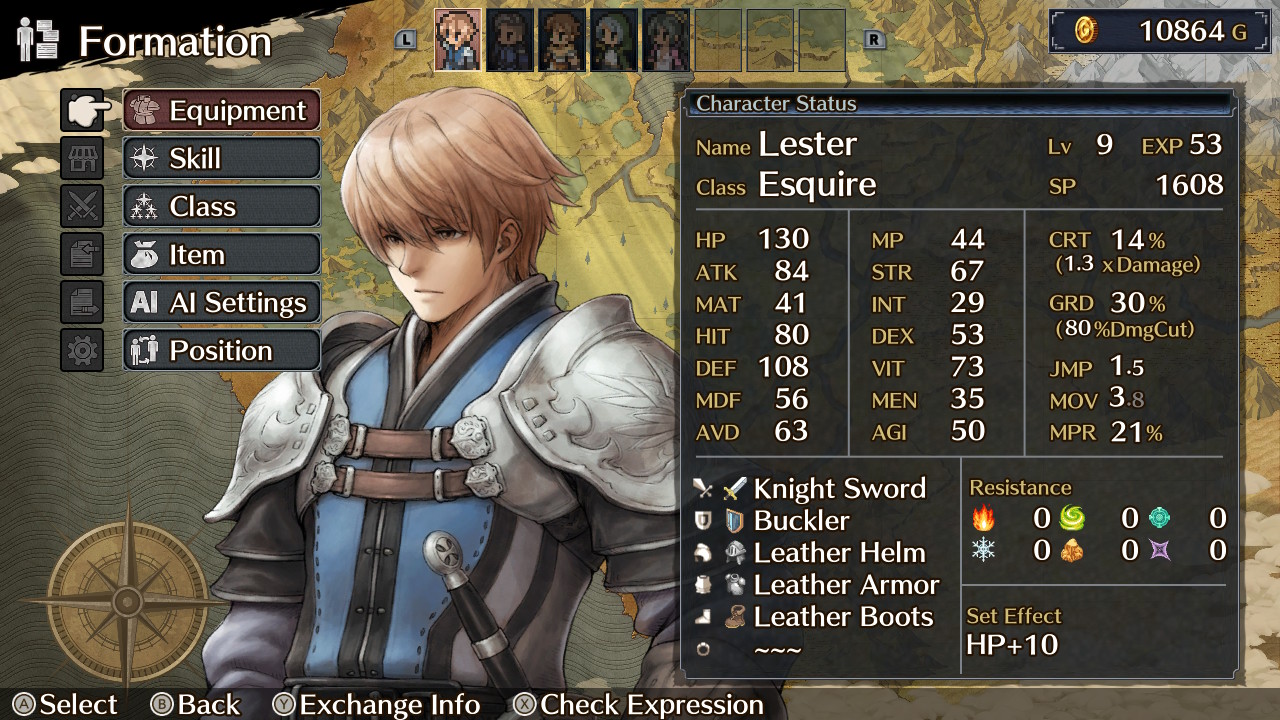Open the shop storefront icon in the sidebar
The image size is (1280, 720).
[x=82, y=159]
